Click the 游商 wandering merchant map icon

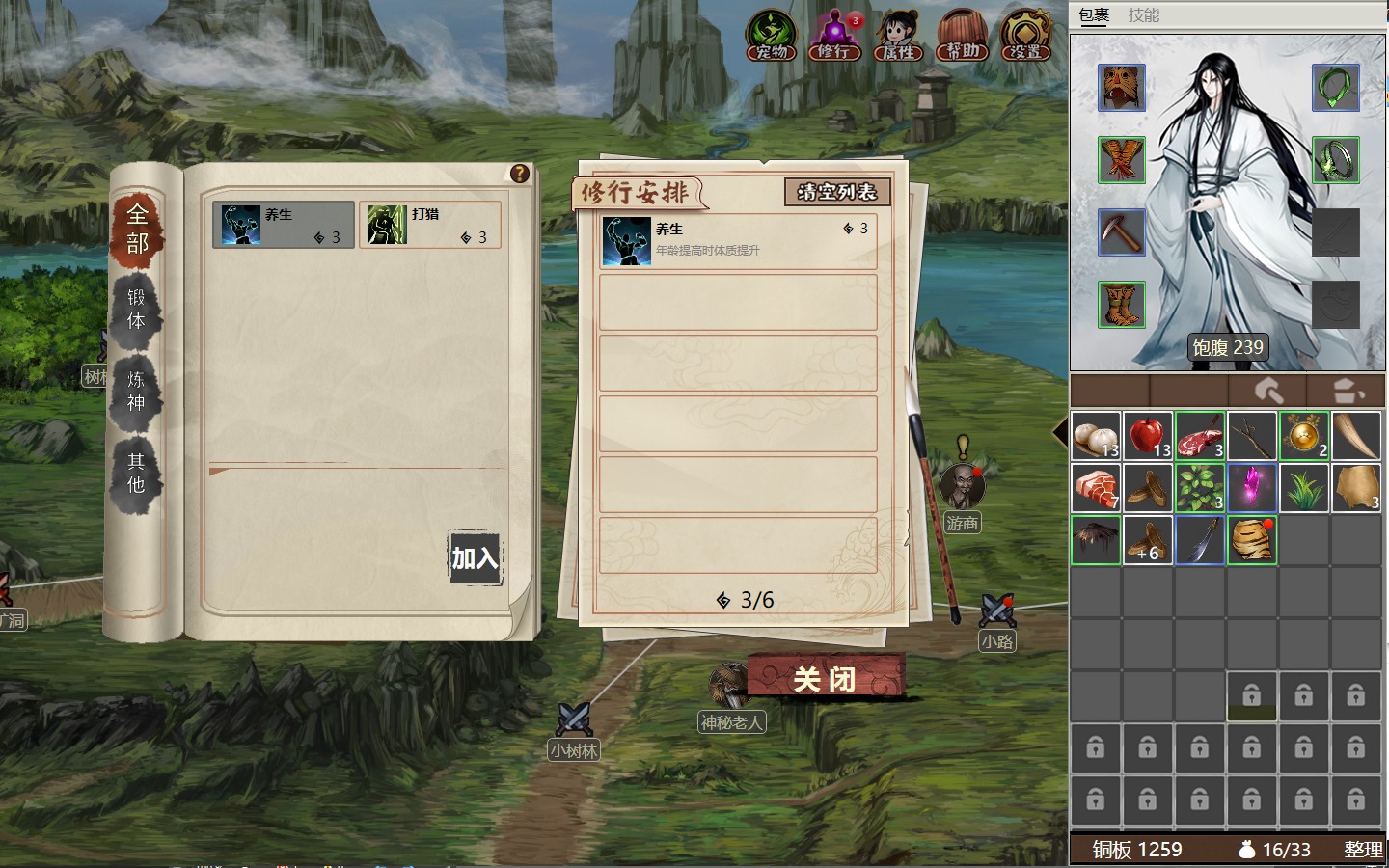coord(962,485)
